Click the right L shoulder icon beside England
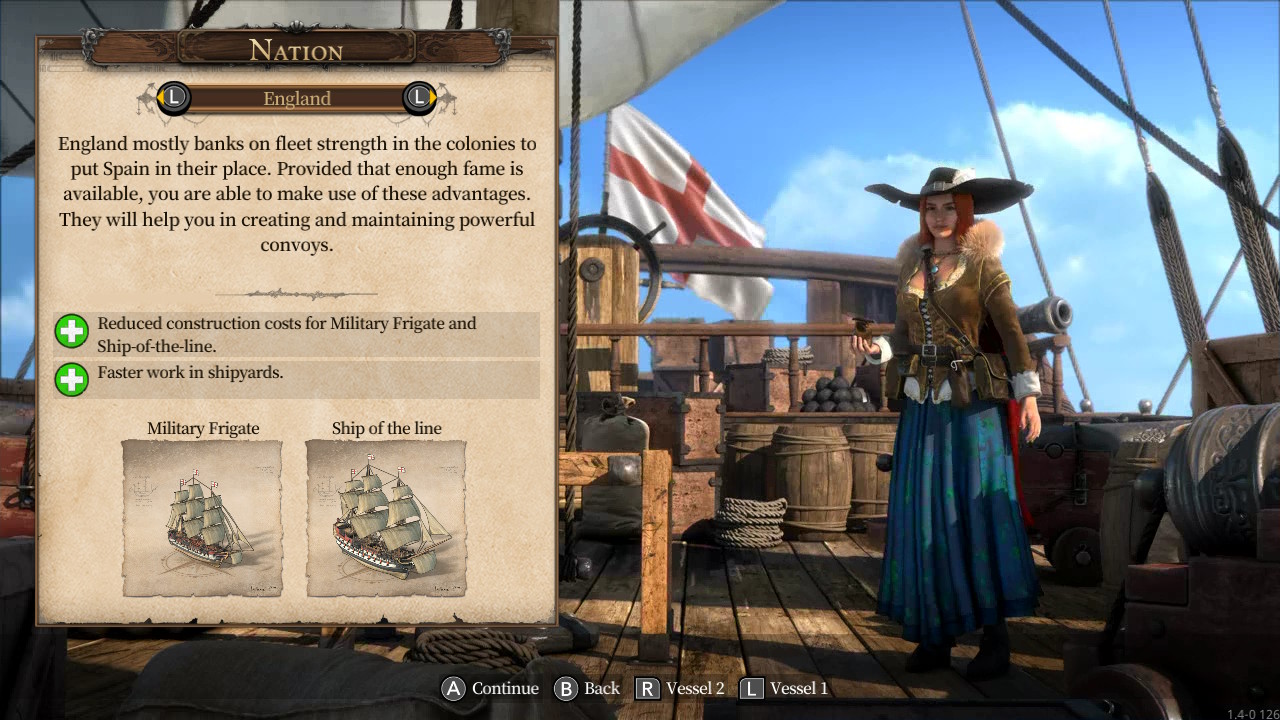Viewport: 1280px width, 720px height. coord(419,98)
